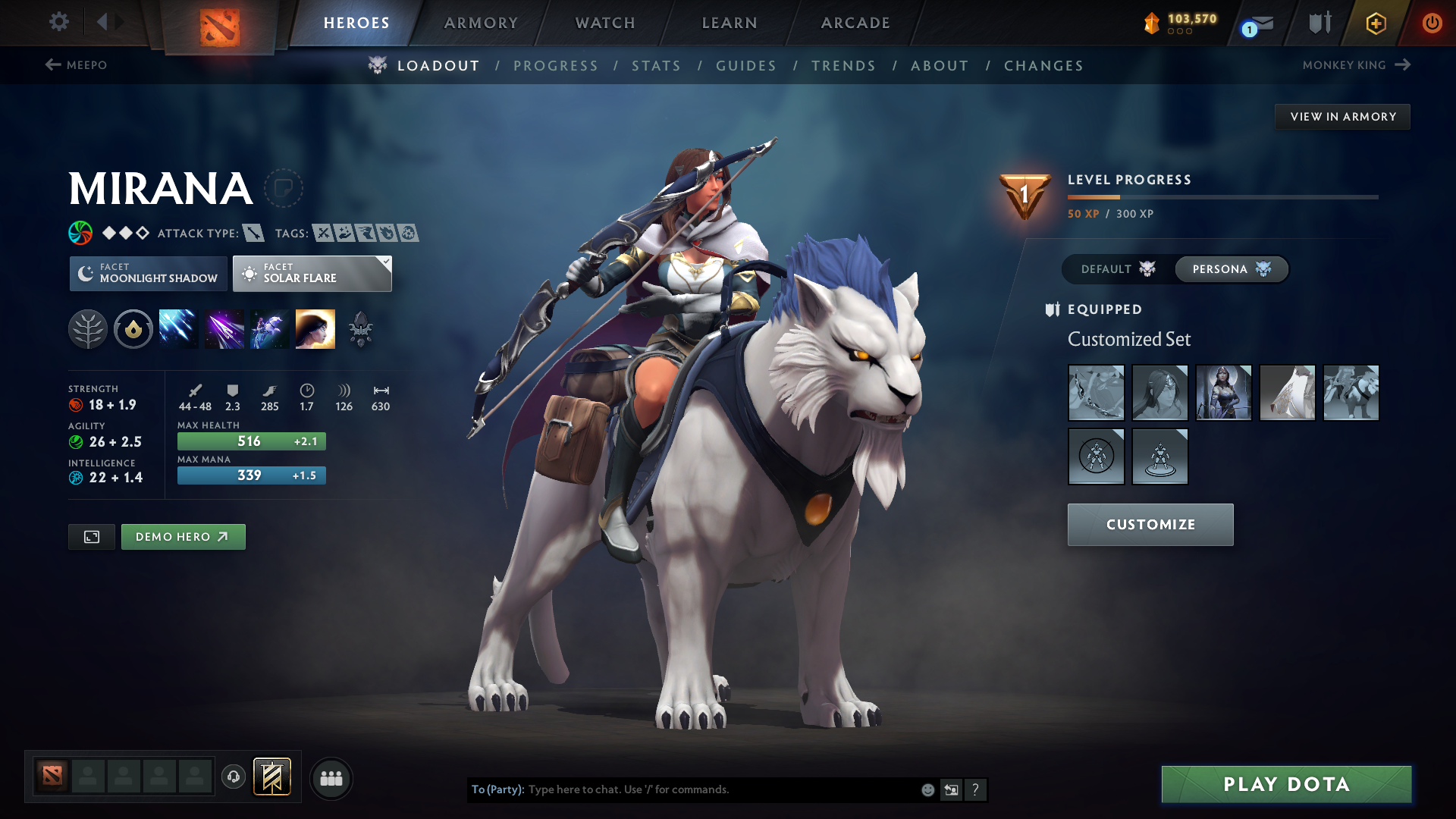1456x819 pixels.
Task: Advance to Monkey King hero page
Action: click(1402, 65)
